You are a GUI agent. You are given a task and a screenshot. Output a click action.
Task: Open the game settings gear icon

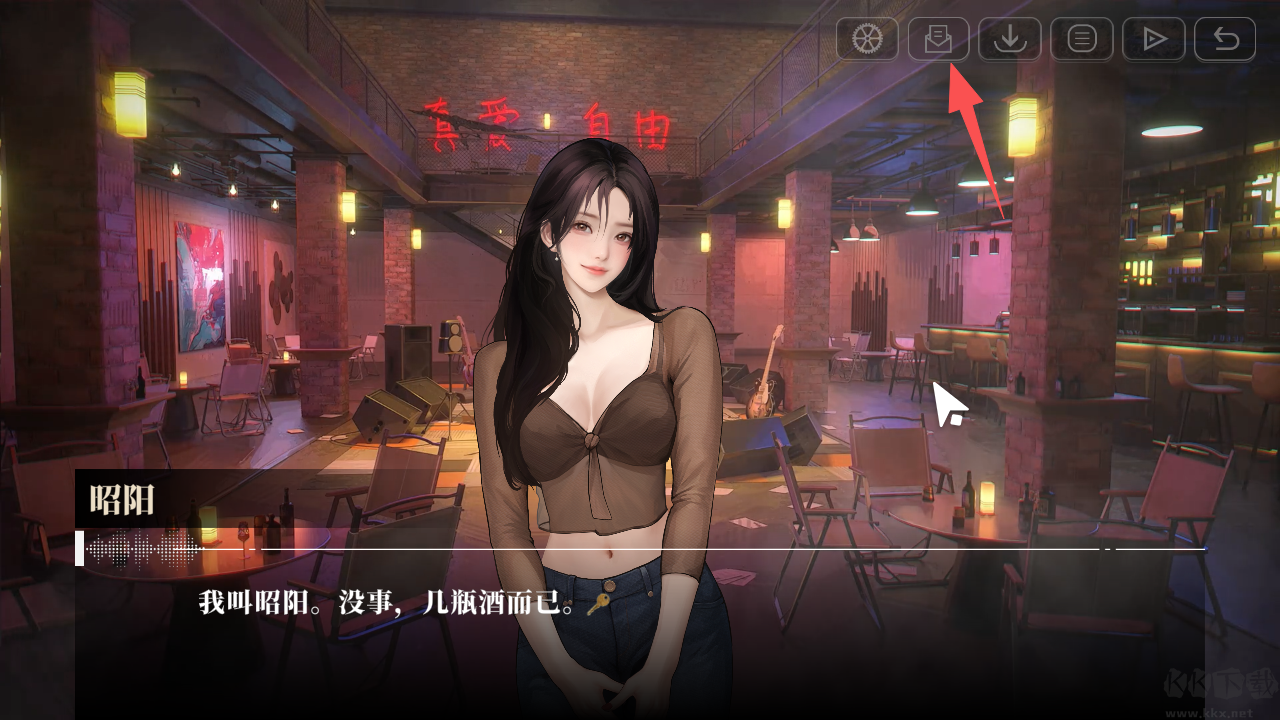coord(867,40)
